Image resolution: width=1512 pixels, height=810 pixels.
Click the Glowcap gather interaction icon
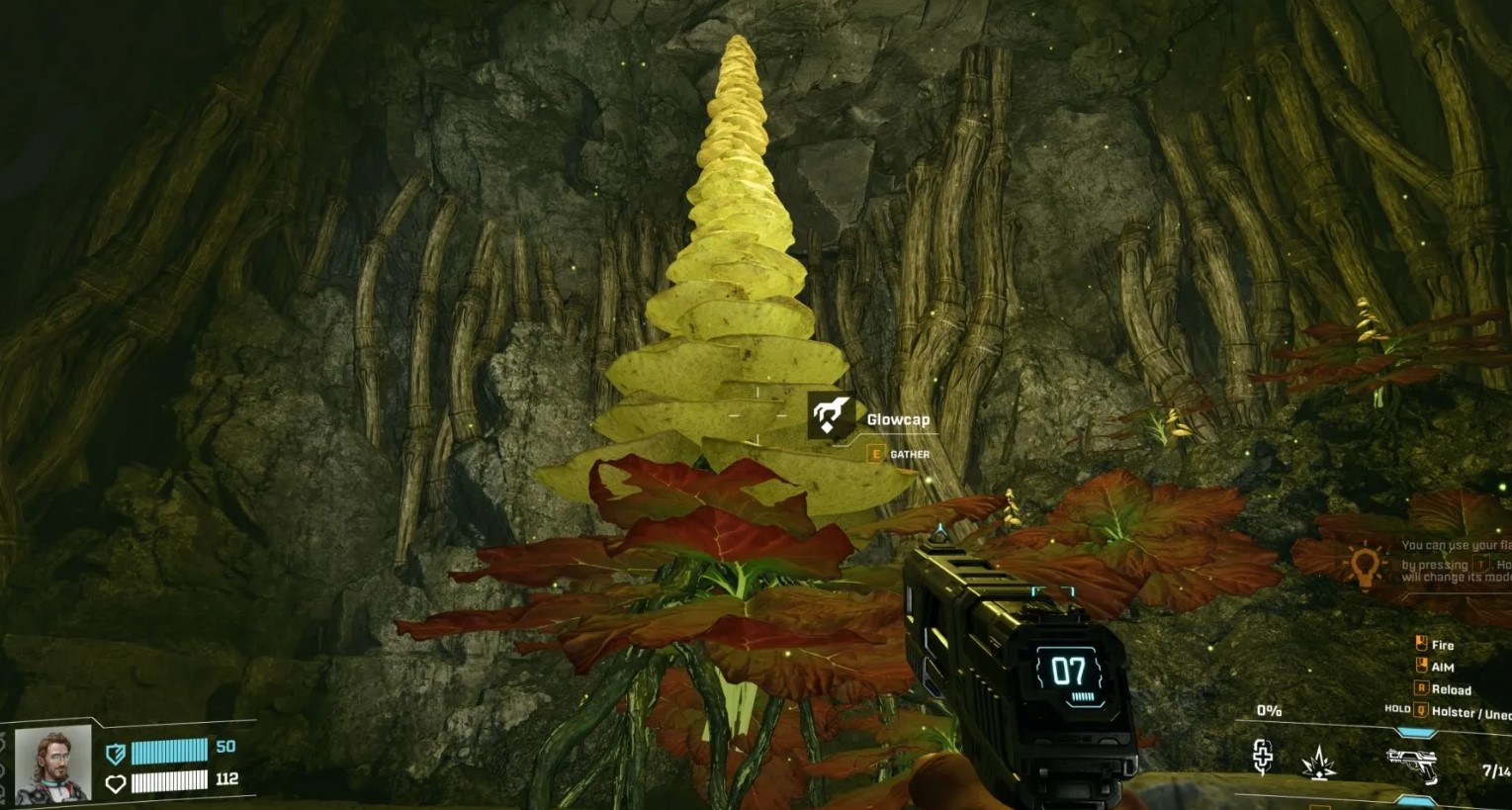(x=831, y=416)
